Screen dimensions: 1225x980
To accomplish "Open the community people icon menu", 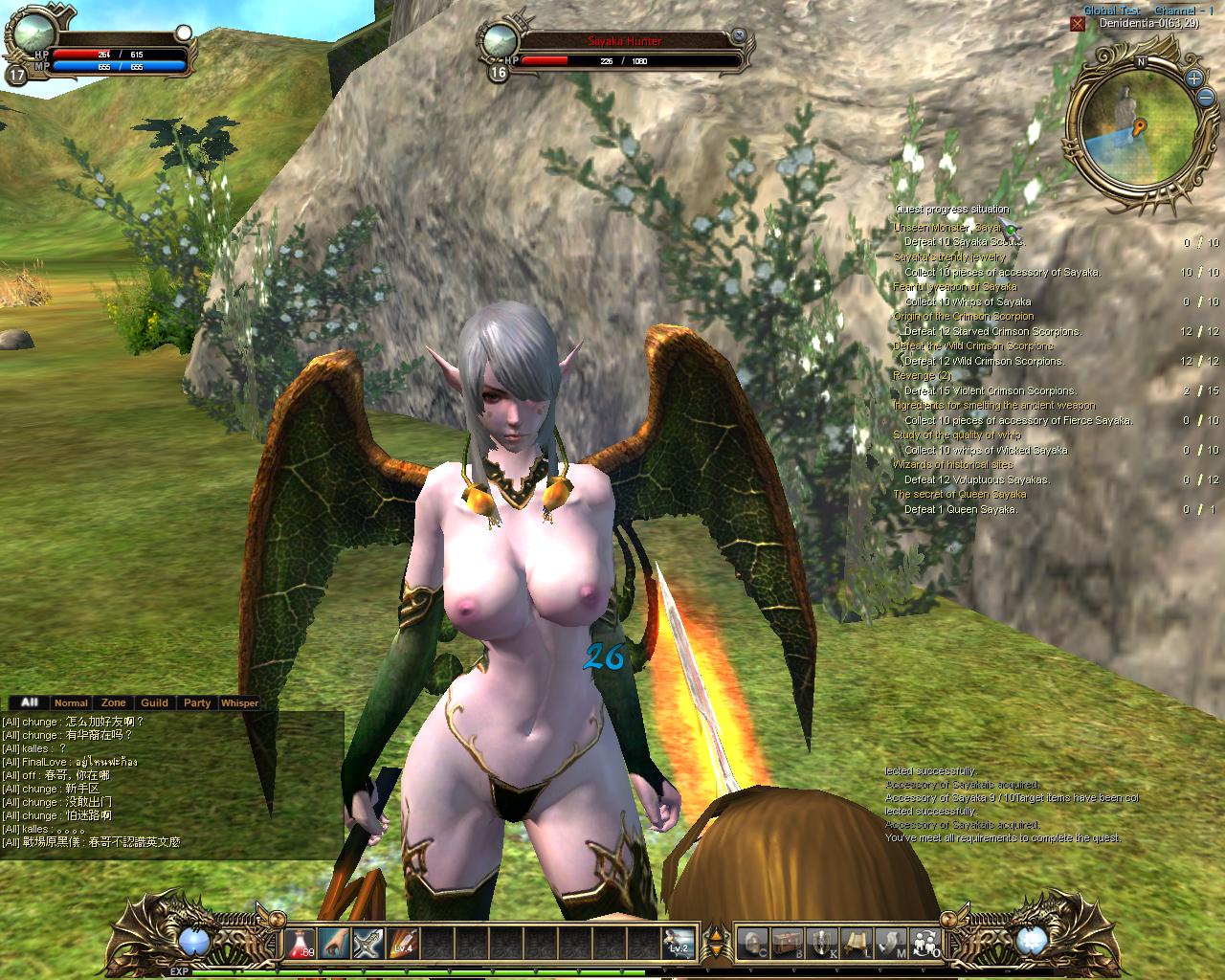I will tap(925, 943).
